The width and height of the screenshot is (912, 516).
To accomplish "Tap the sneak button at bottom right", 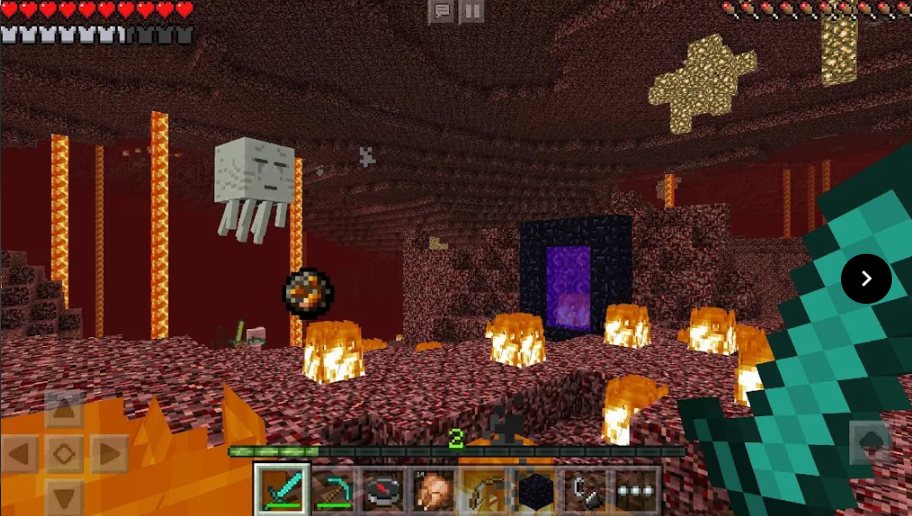I will pyautogui.click(x=869, y=442).
